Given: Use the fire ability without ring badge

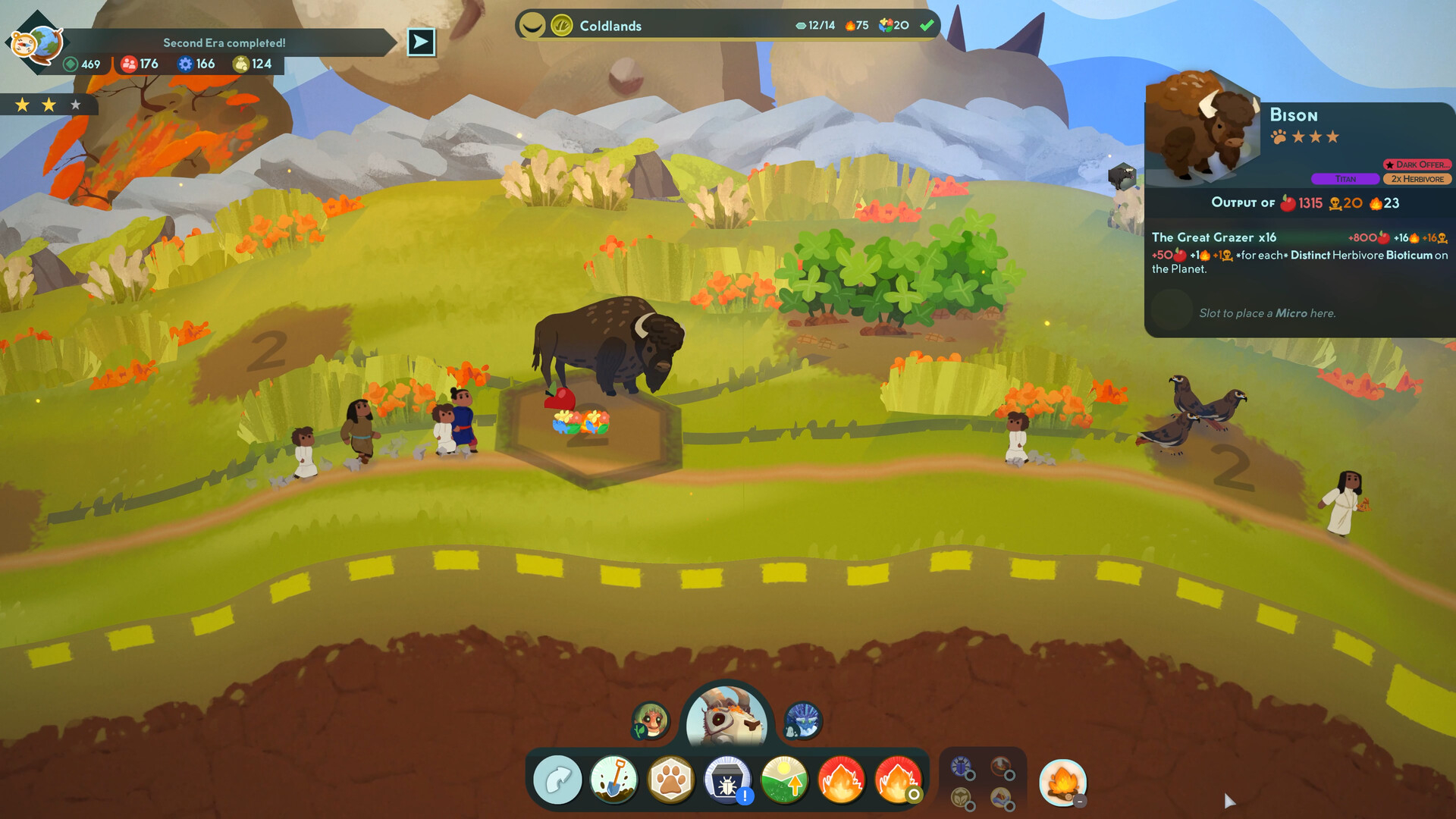Looking at the screenshot, I should point(840,780).
